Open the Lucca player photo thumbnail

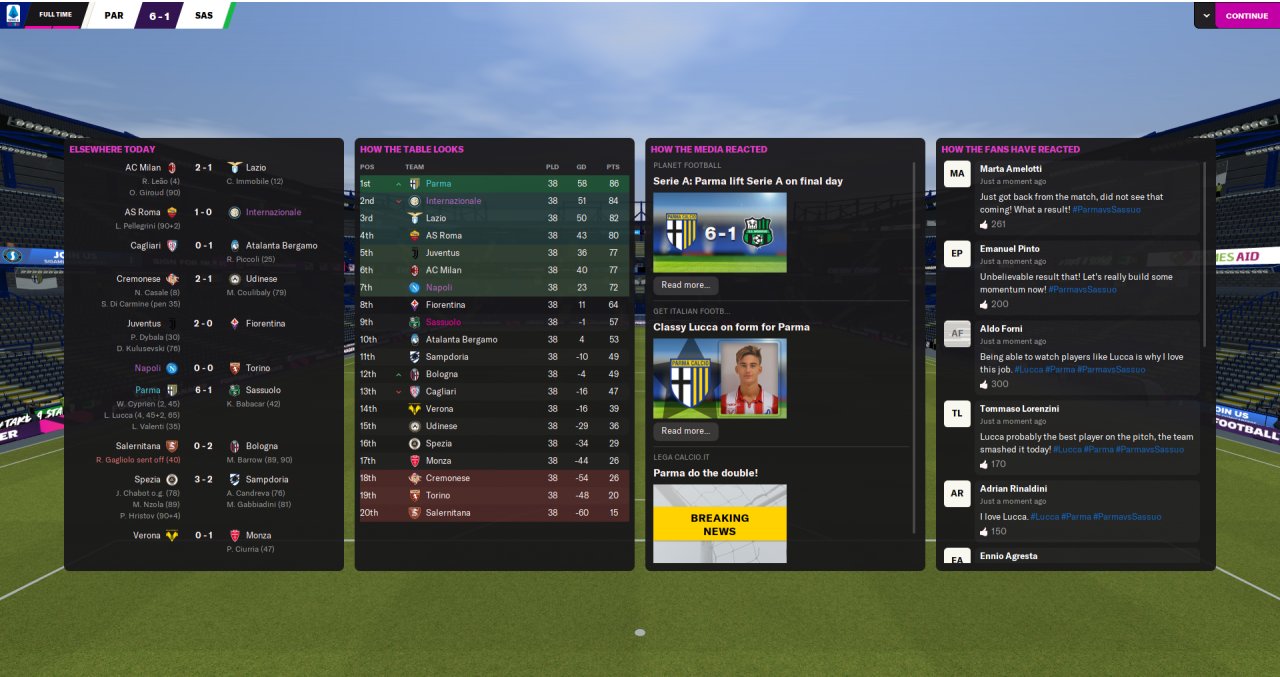pos(719,378)
